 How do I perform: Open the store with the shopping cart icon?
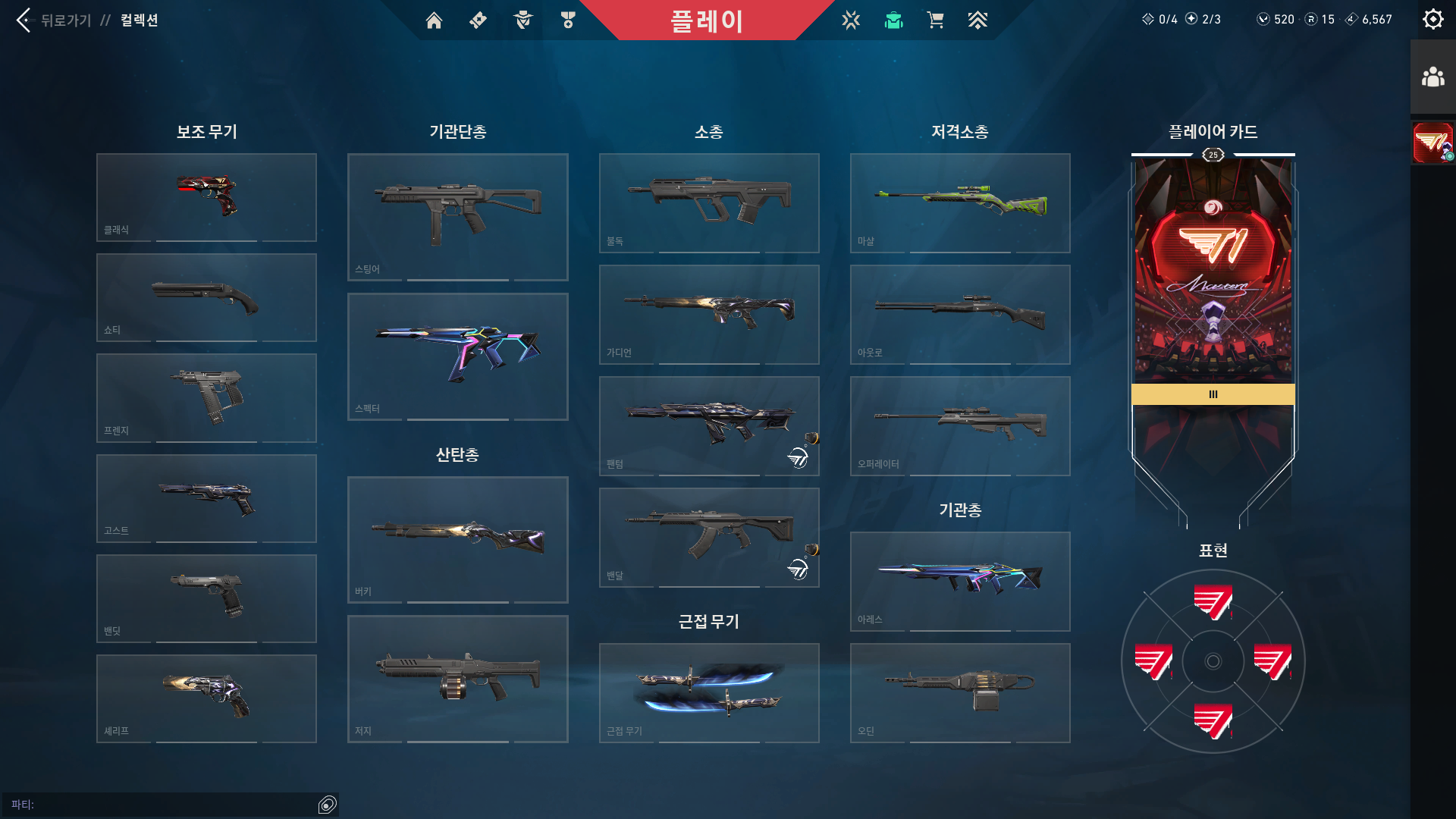[935, 20]
